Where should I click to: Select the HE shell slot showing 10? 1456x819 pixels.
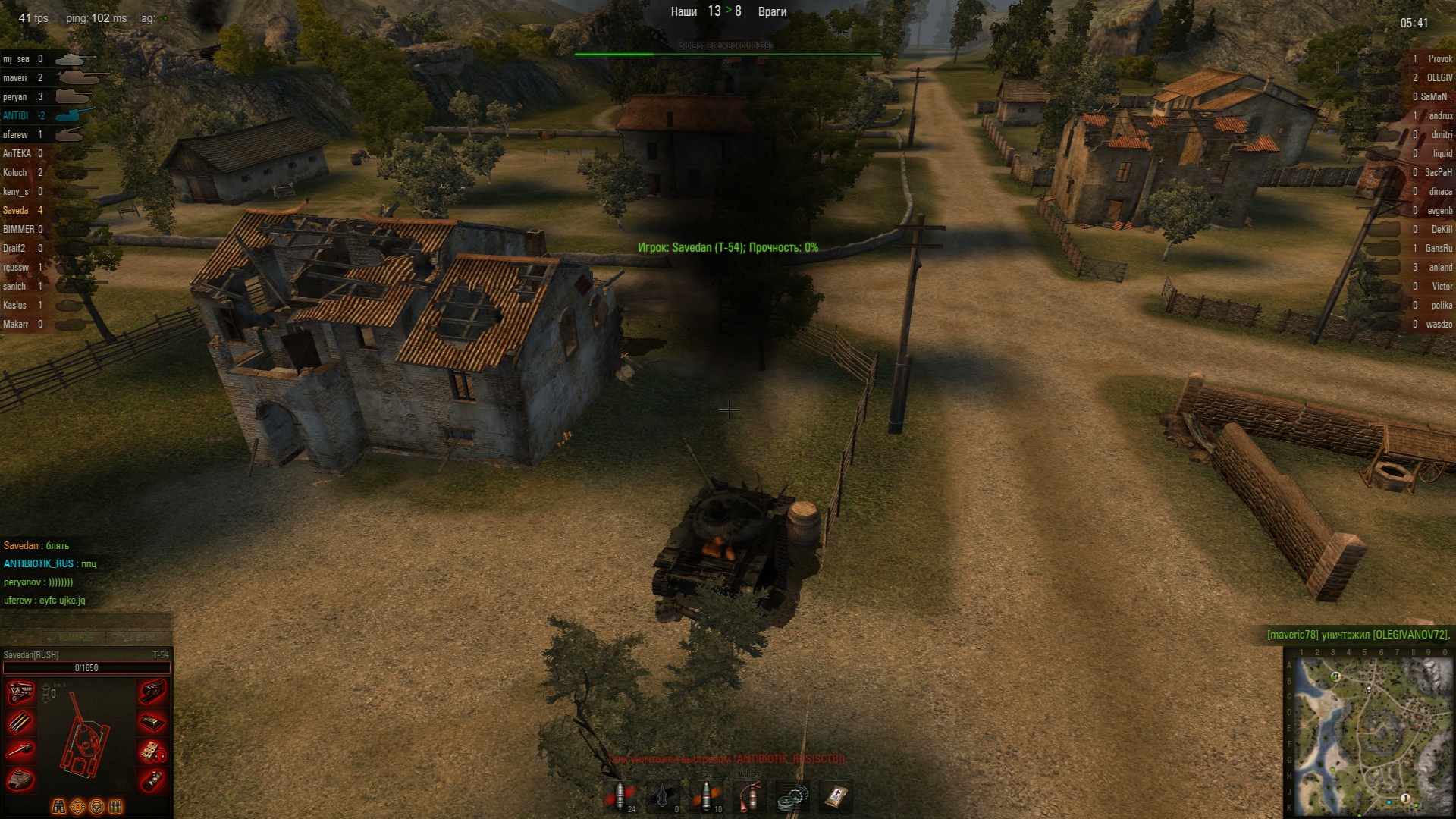(x=706, y=796)
